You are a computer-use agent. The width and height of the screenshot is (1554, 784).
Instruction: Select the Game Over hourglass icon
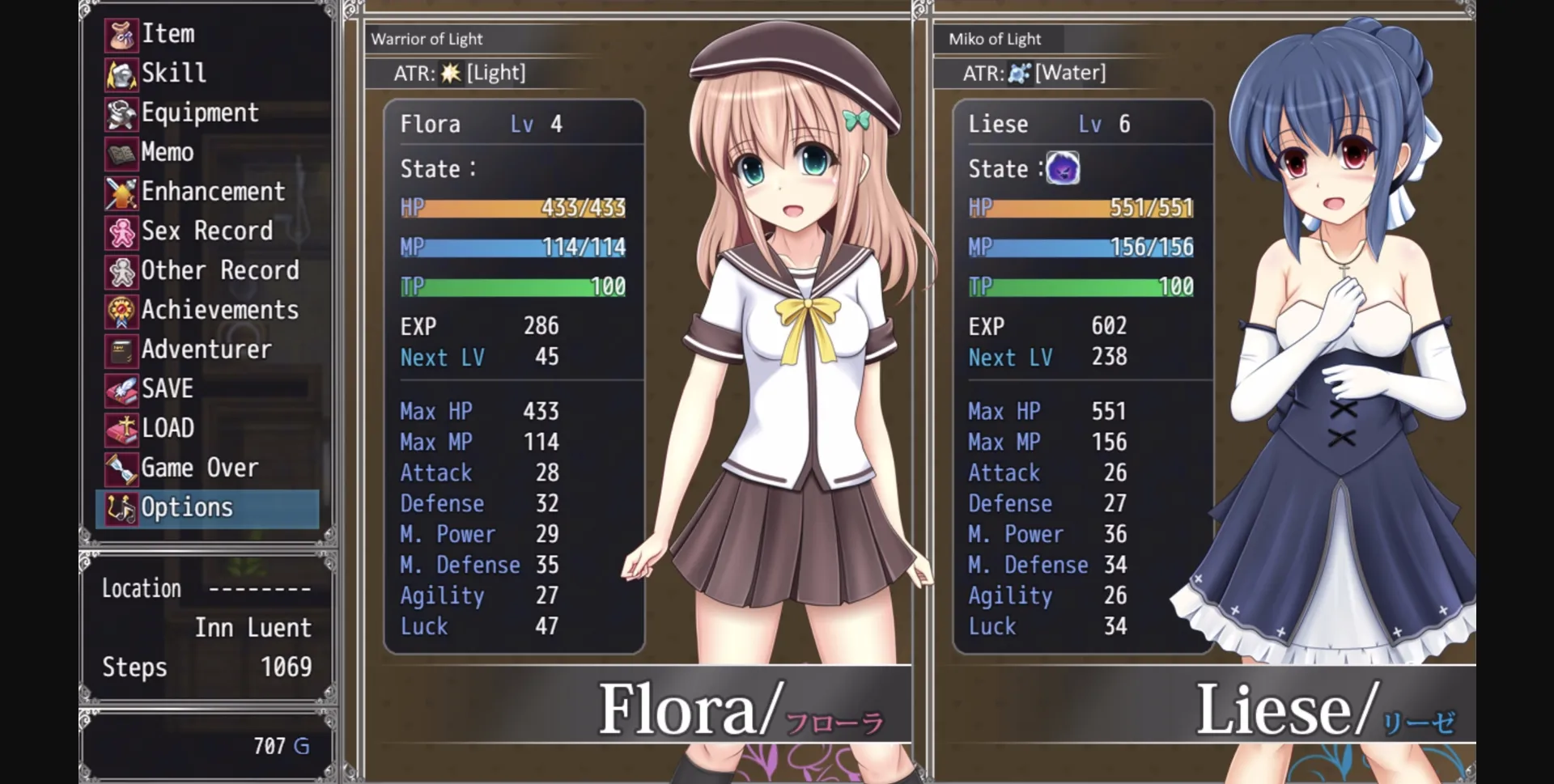click(x=120, y=468)
